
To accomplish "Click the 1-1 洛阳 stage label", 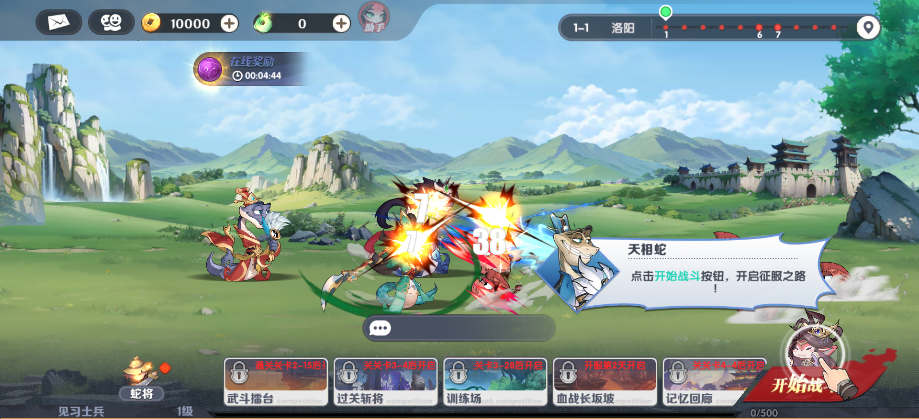I will pyautogui.click(x=605, y=28).
